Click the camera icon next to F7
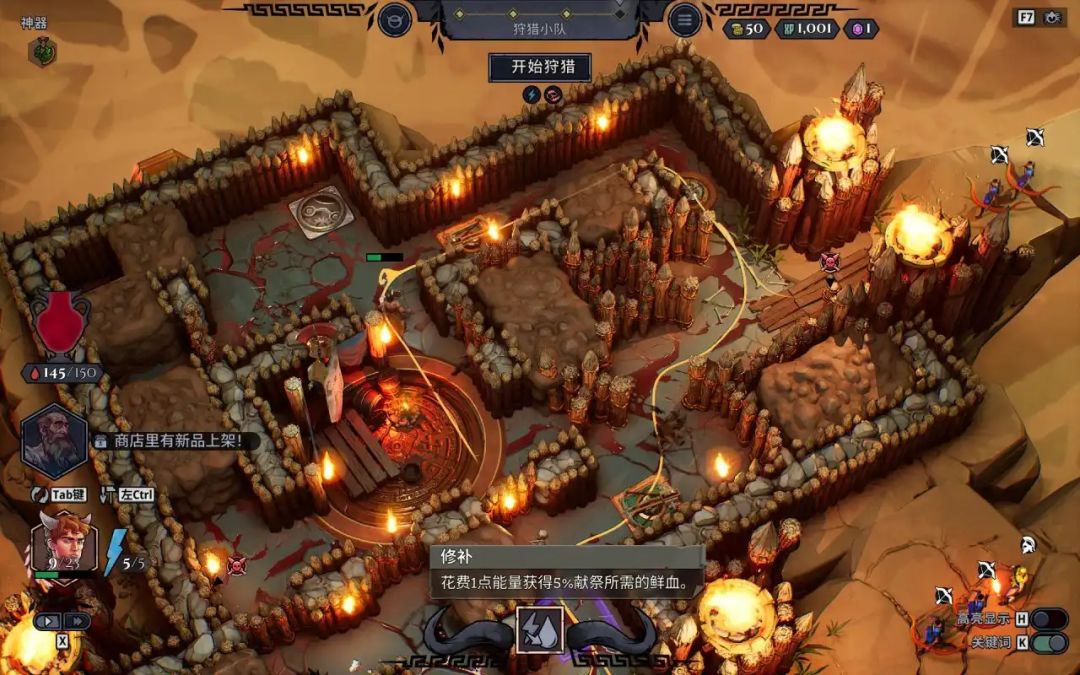Image resolution: width=1080 pixels, height=675 pixels. (x=1052, y=17)
